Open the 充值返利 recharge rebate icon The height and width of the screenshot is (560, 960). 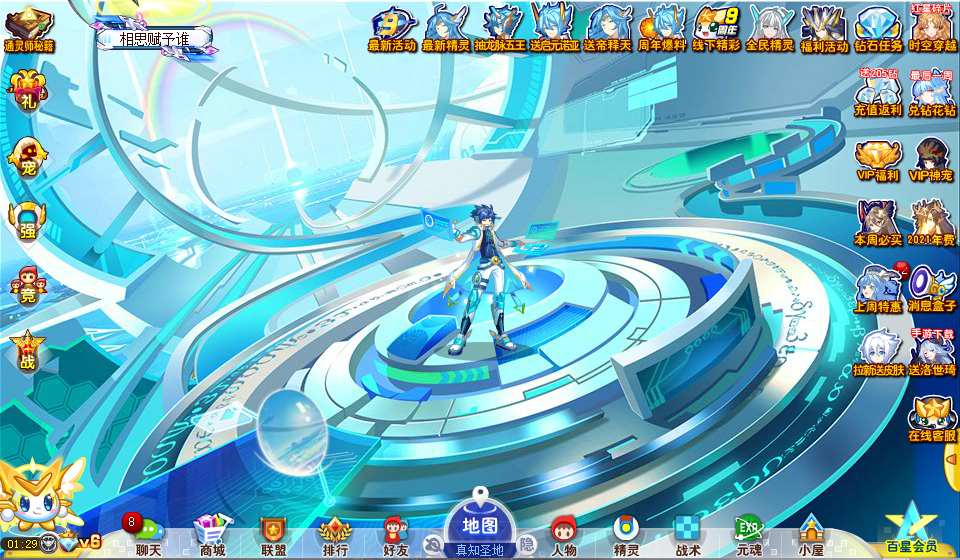click(x=878, y=94)
